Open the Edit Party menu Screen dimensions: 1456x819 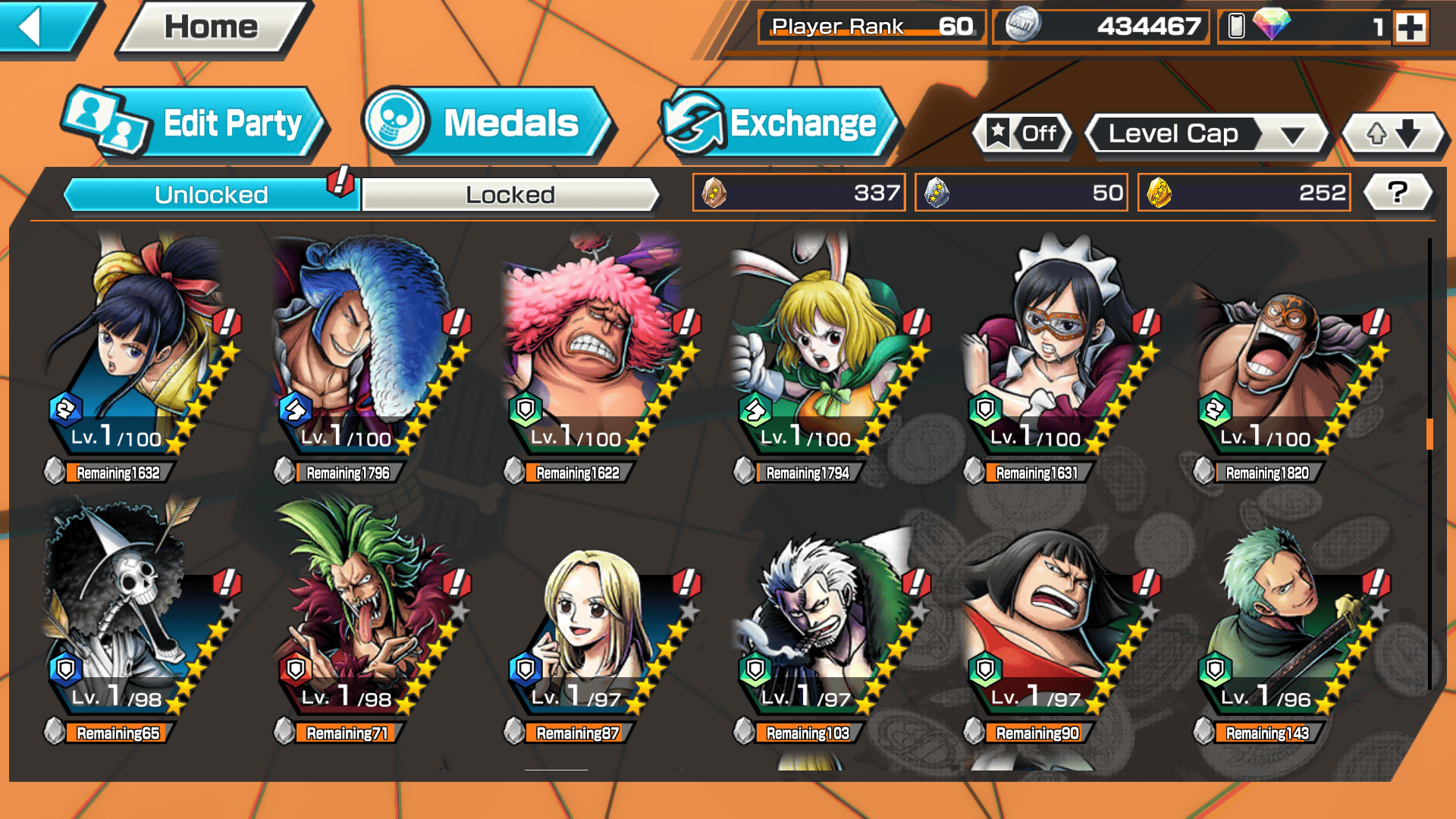tap(195, 123)
